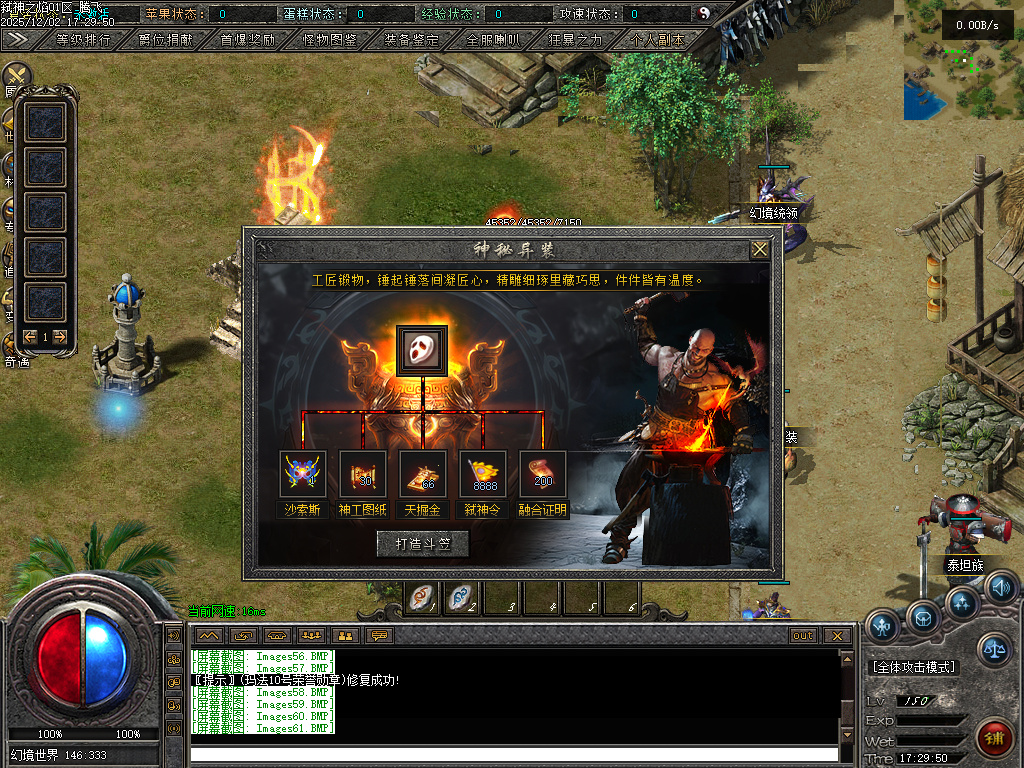The width and height of the screenshot is (1024, 768).
Task: Select the 天掘金 material slot
Action: point(422,473)
